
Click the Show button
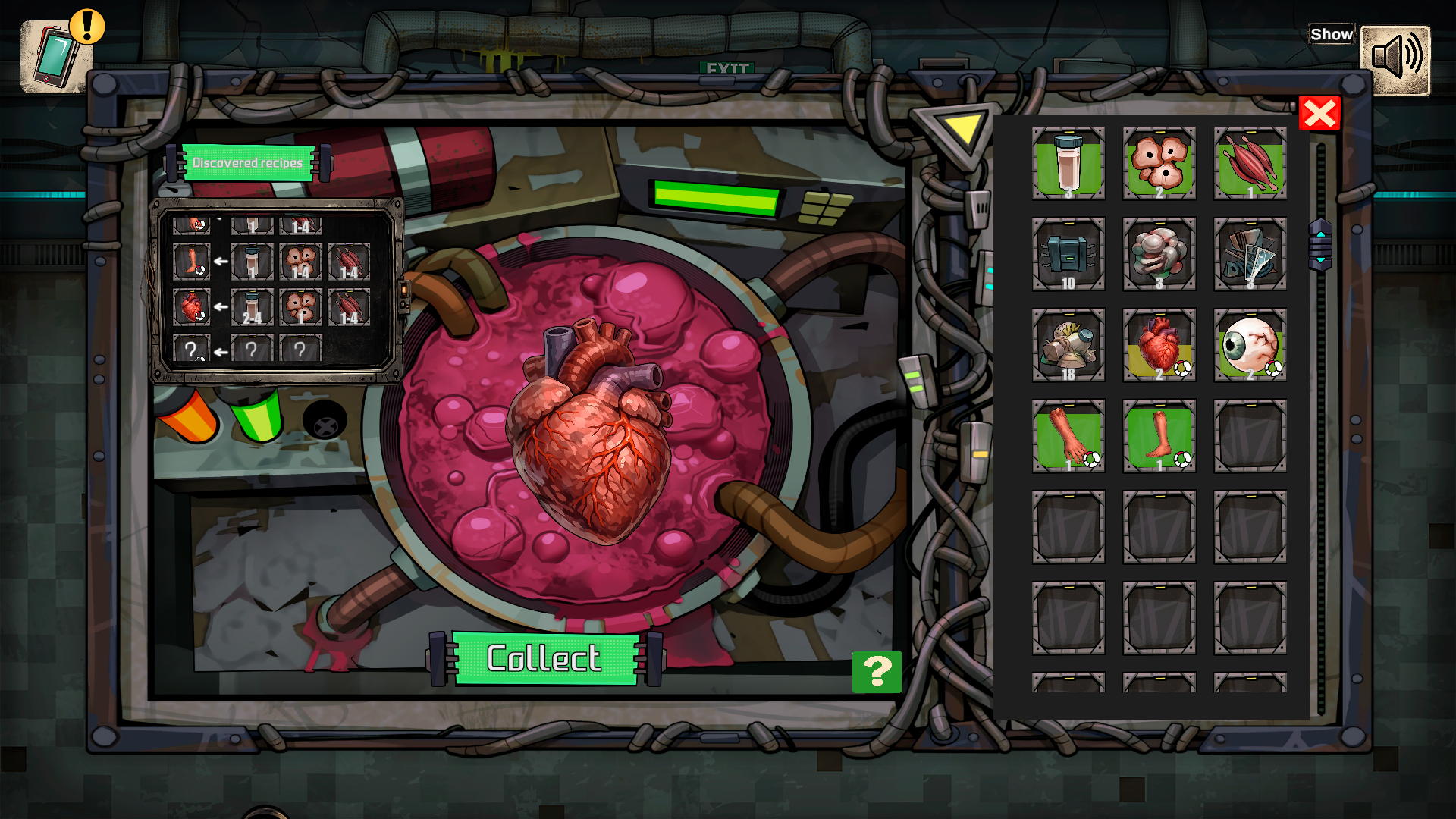pos(1331,35)
